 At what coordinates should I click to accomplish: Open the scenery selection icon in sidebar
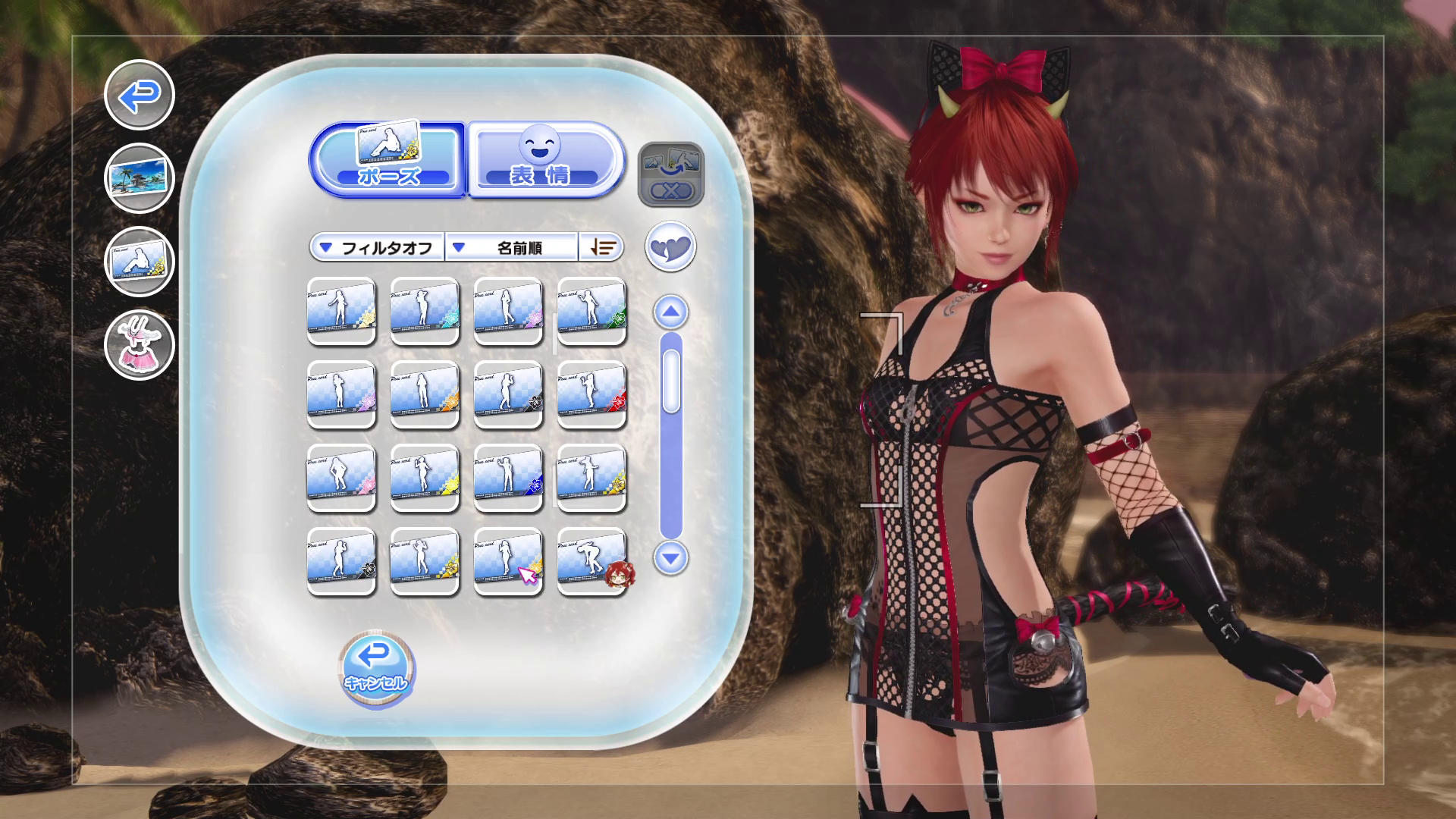[139, 179]
